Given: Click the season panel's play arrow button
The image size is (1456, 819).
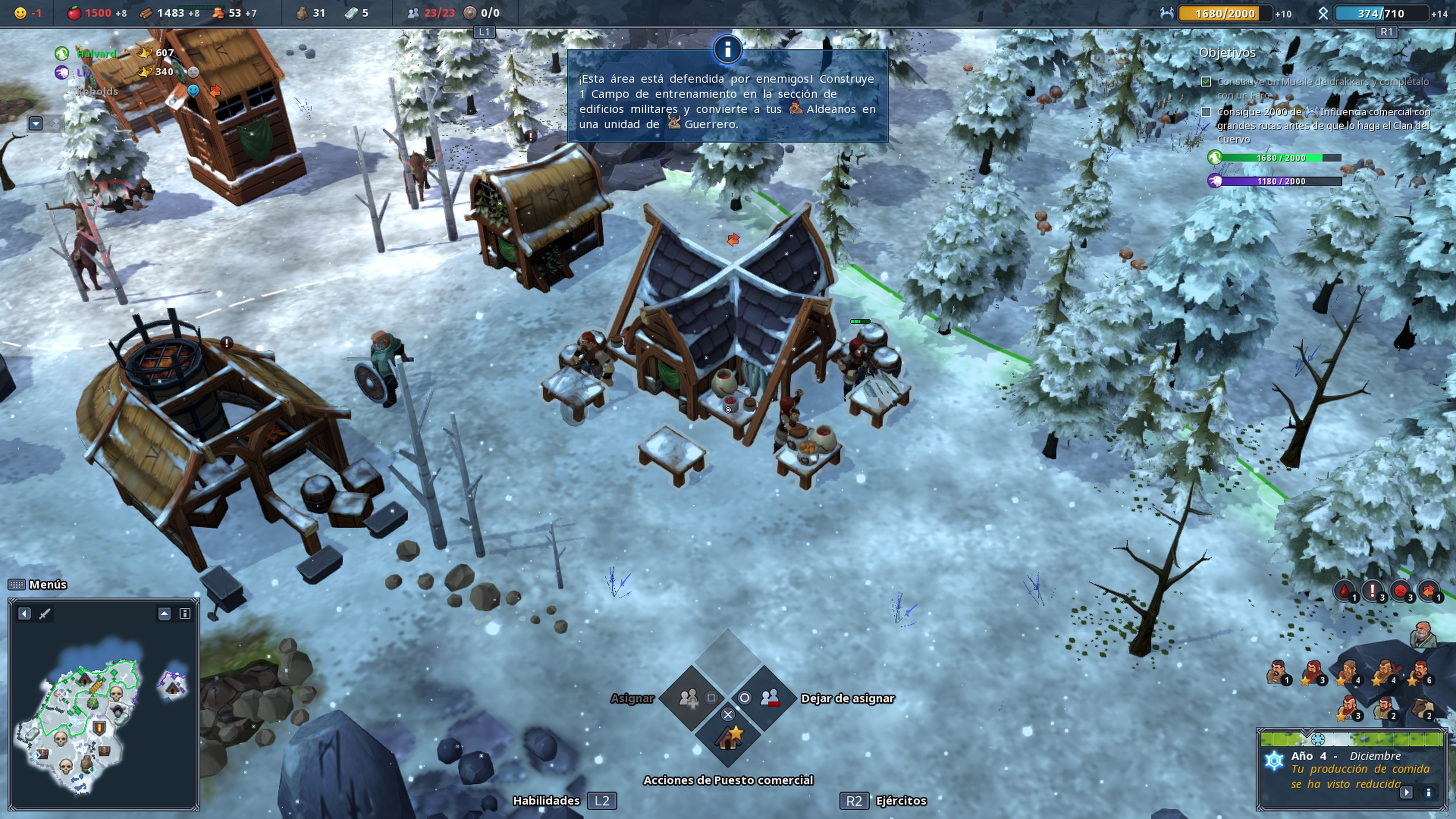Looking at the screenshot, I should pos(1406,792).
